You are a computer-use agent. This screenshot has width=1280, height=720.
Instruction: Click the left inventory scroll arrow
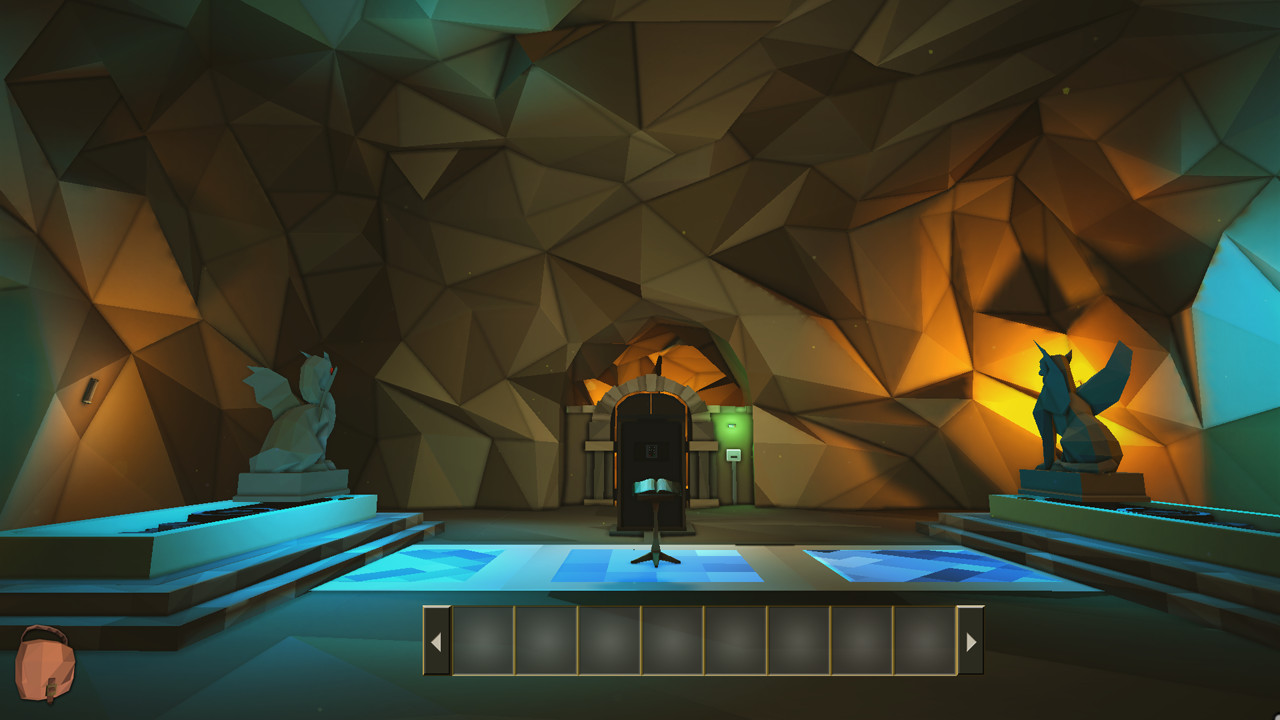(x=437, y=640)
